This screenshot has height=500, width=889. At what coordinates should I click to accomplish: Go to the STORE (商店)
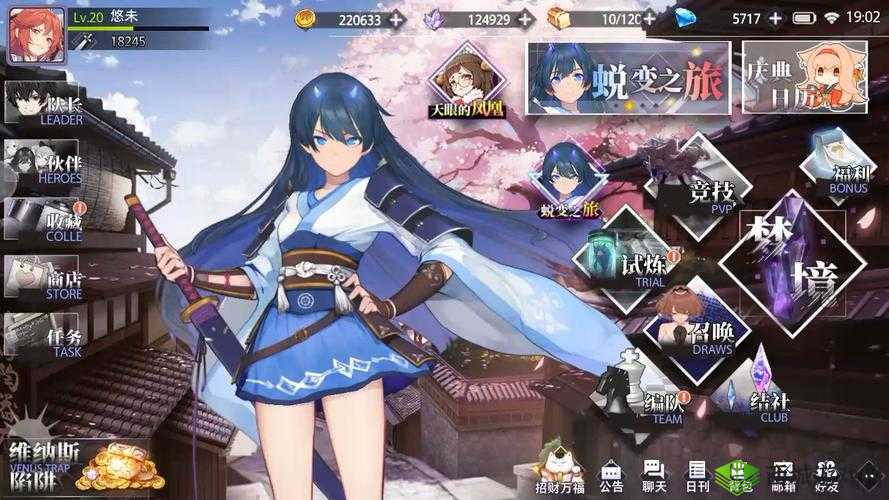click(44, 279)
